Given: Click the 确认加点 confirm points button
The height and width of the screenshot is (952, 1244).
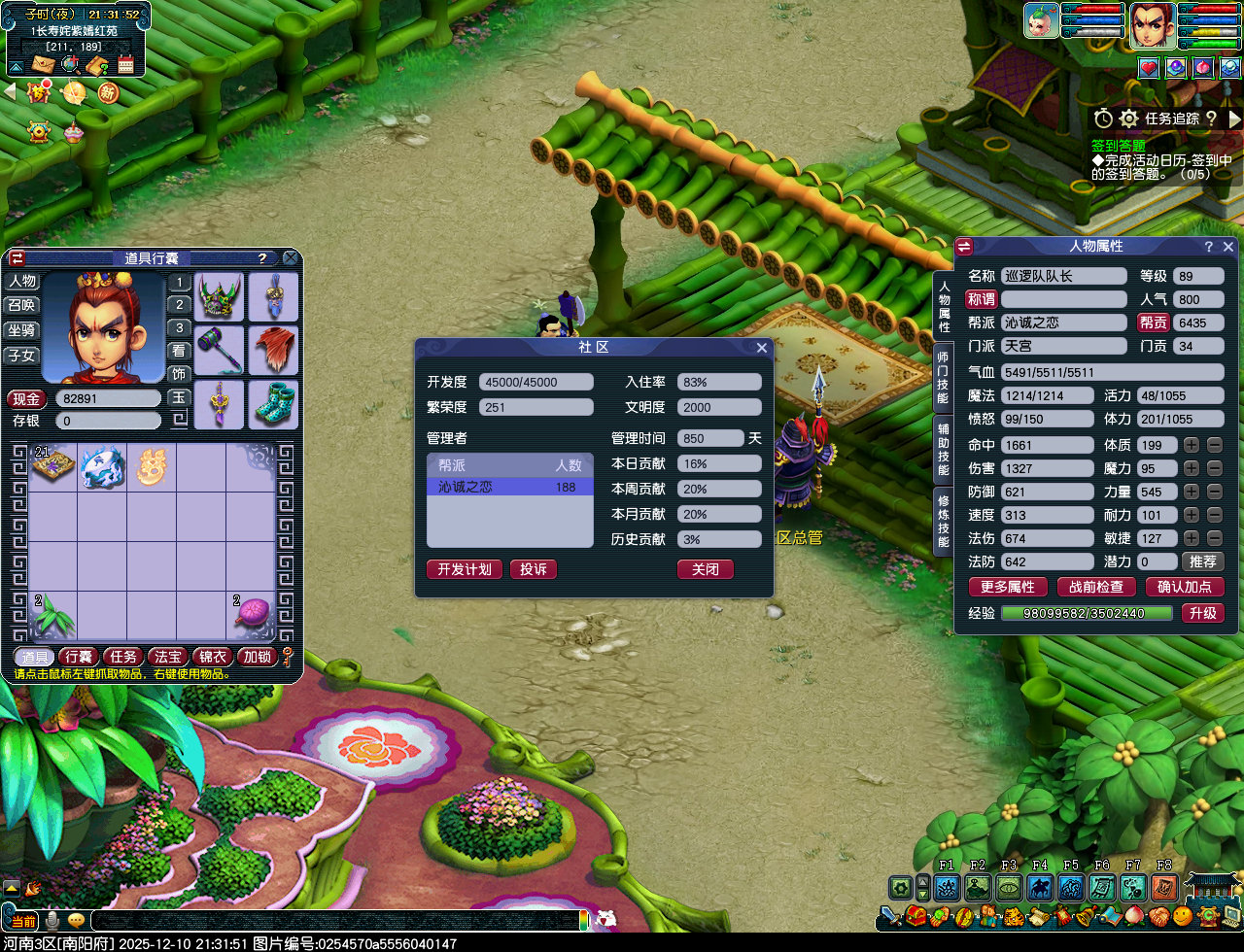Looking at the screenshot, I should pos(1185,587).
